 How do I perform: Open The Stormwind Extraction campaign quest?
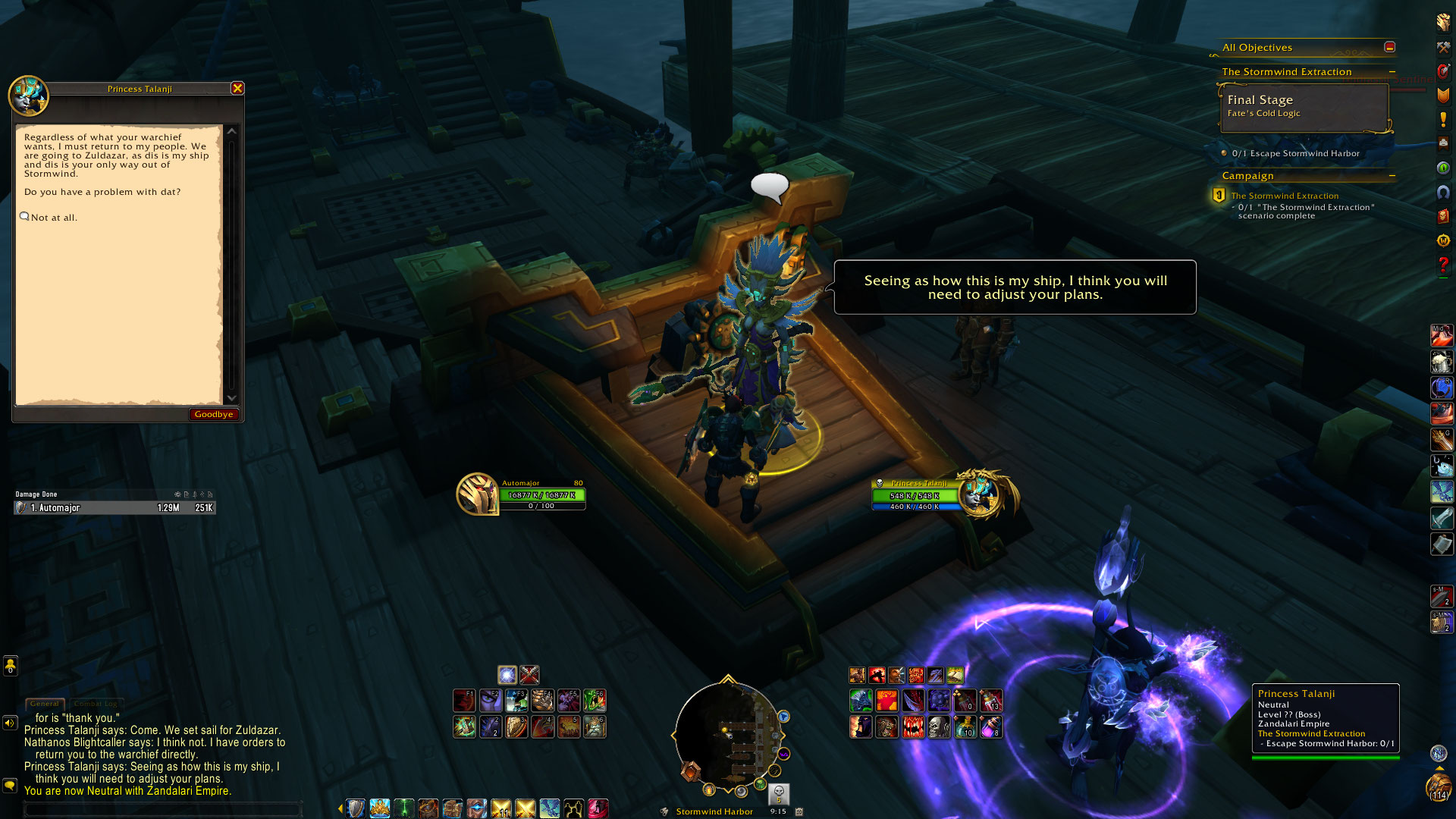(1285, 196)
